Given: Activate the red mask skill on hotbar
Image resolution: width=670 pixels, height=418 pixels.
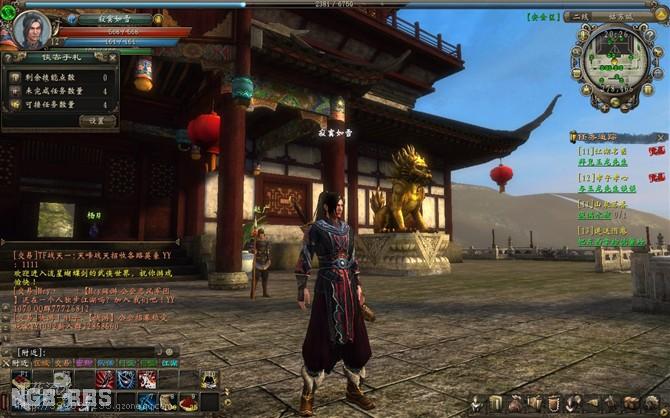Looking at the screenshot, I should pos(104,379).
